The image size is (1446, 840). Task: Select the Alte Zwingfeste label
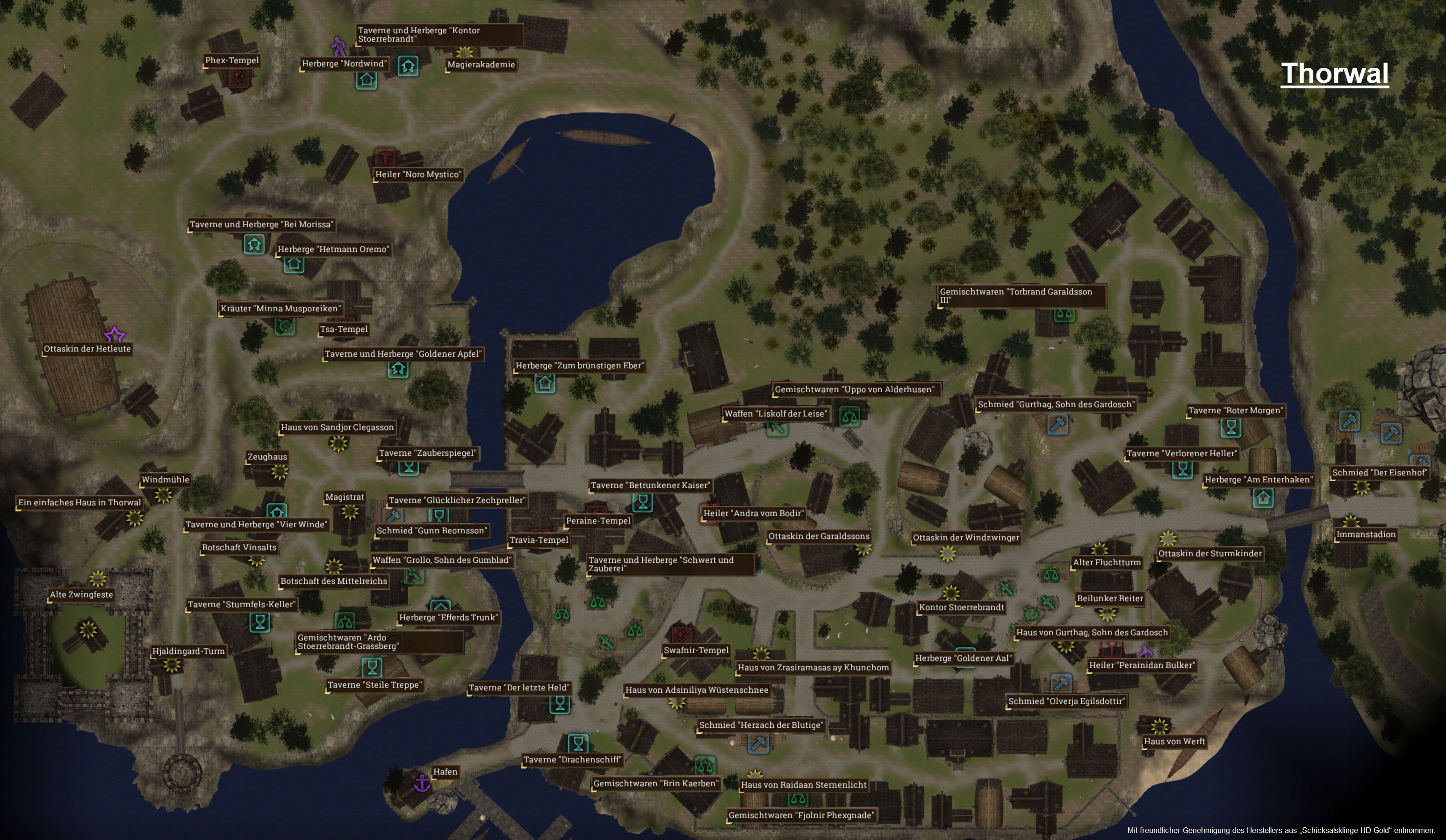(x=81, y=595)
